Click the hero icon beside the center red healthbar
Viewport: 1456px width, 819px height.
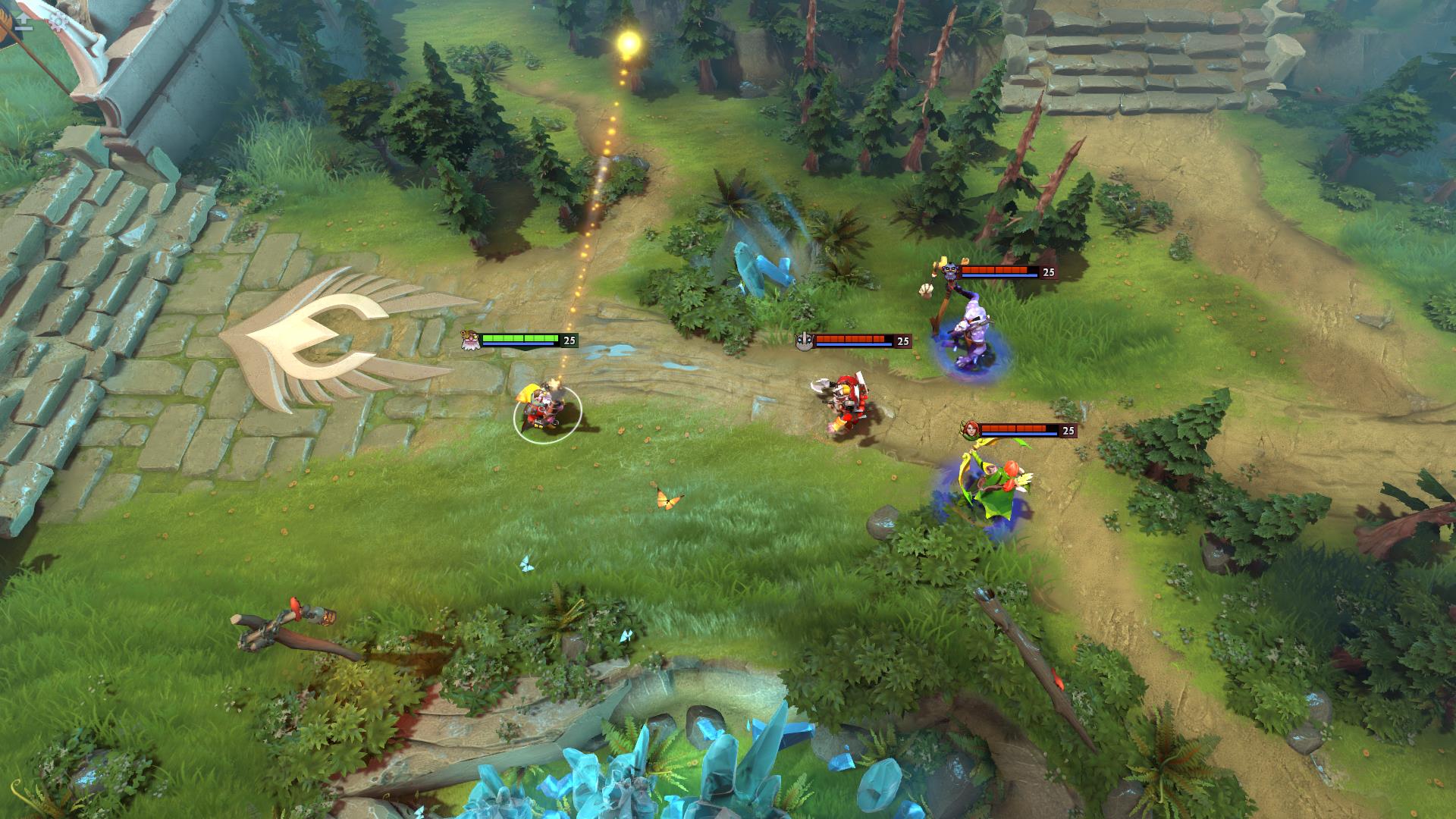coord(802,341)
